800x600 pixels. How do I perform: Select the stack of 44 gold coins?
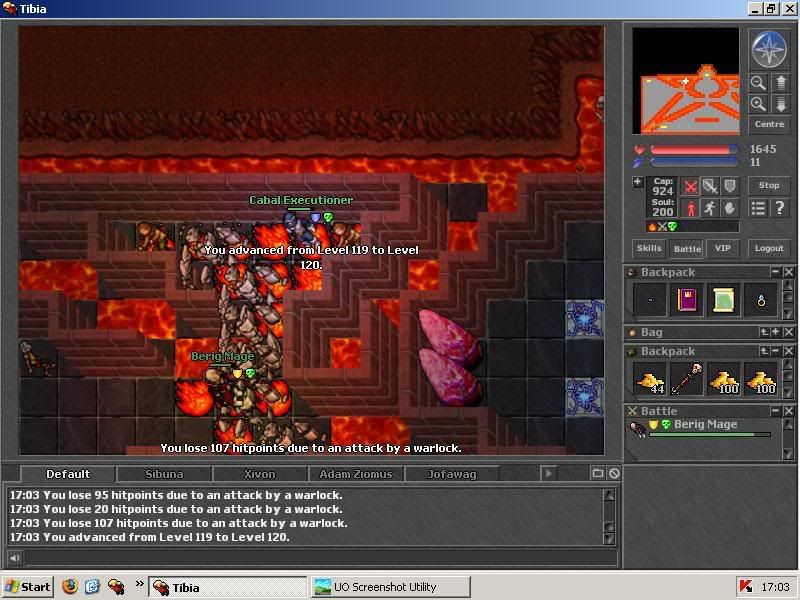tap(649, 379)
